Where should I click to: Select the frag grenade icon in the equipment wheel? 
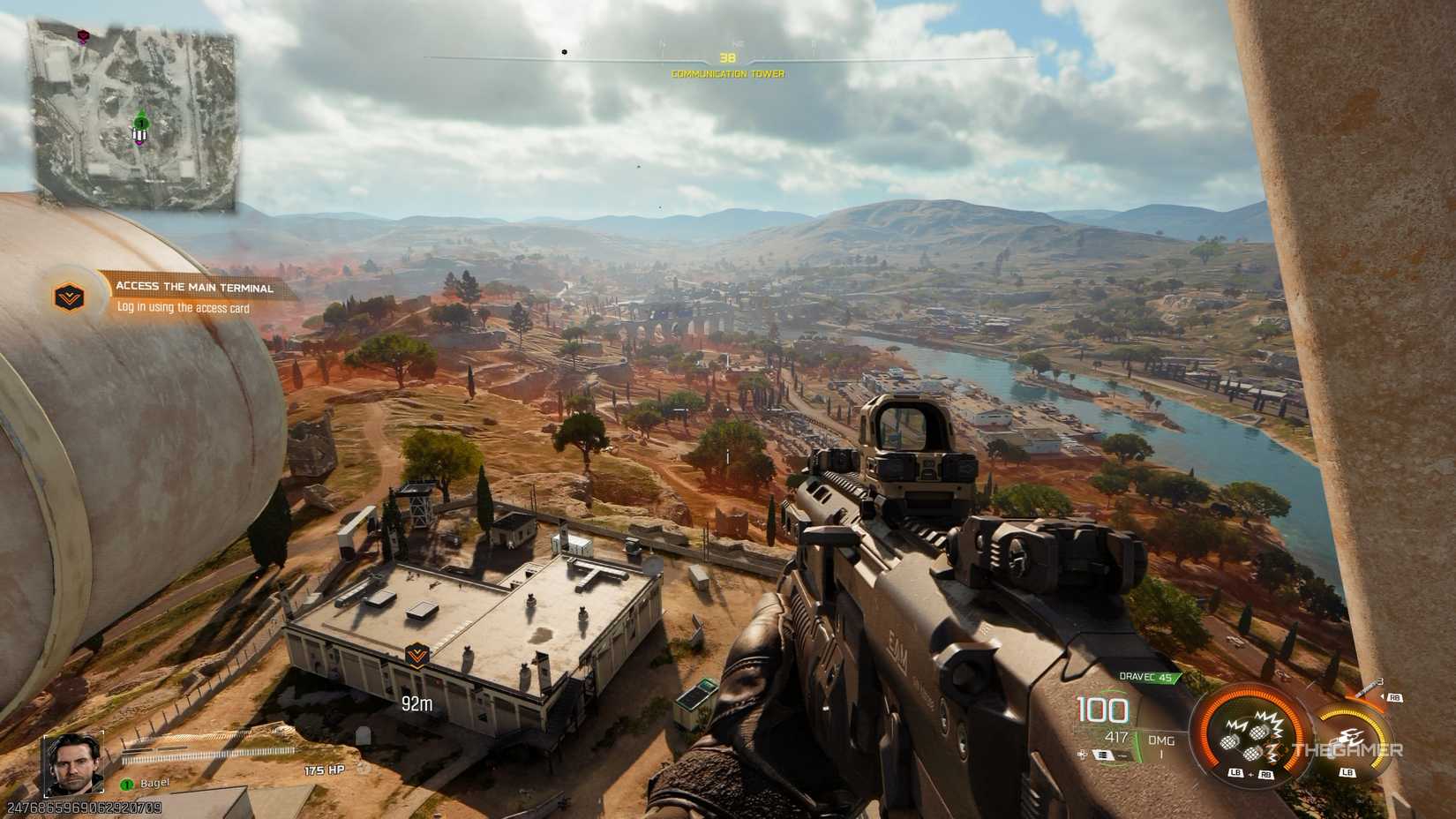coord(1259,733)
